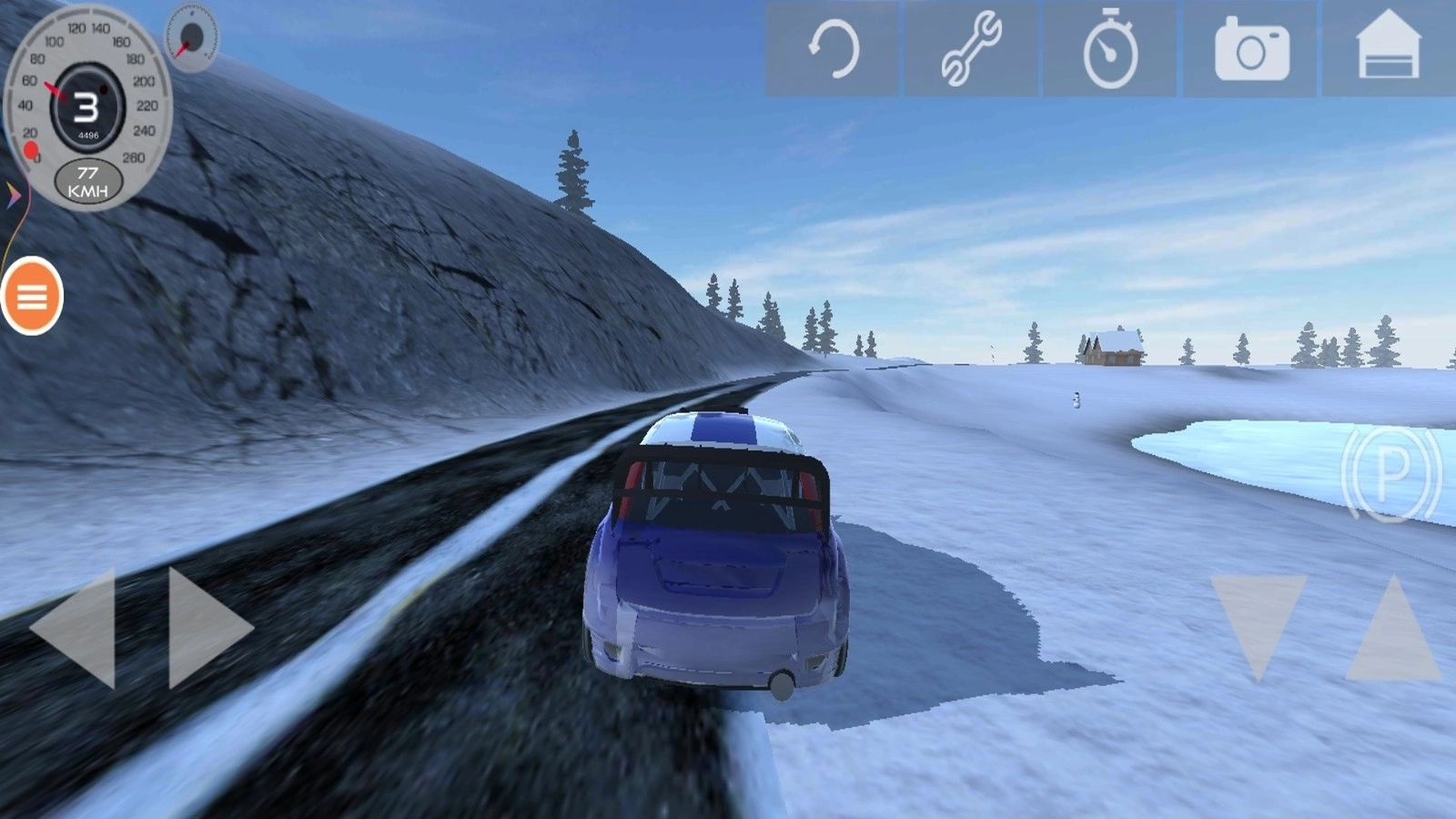1456x819 pixels.
Task: Return to the garage home
Action: (x=1389, y=48)
